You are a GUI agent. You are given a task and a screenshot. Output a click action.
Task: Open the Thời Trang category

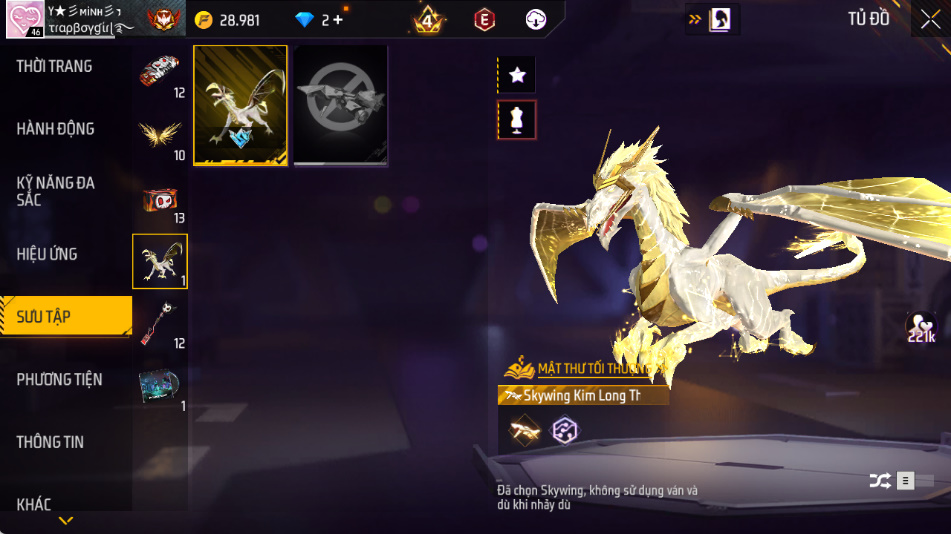point(55,67)
